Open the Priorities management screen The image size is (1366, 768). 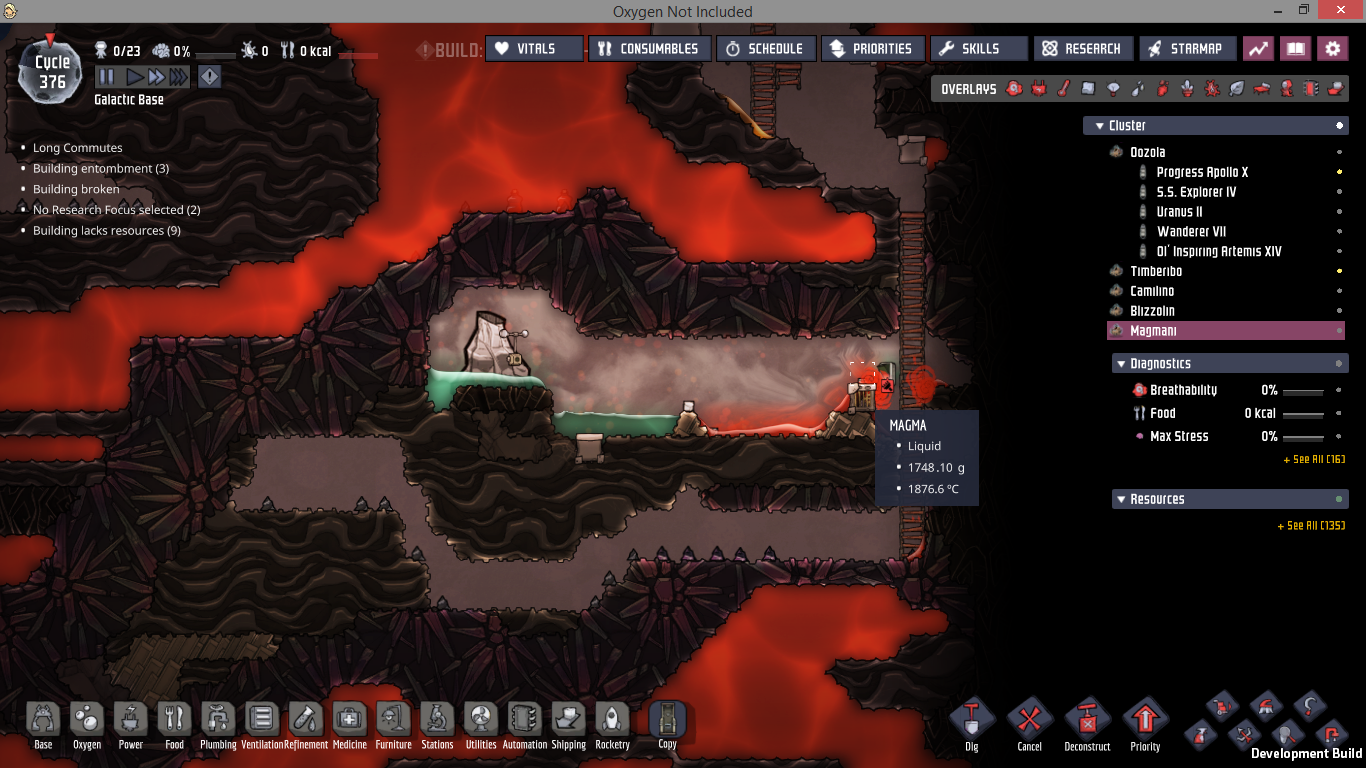pos(871,49)
